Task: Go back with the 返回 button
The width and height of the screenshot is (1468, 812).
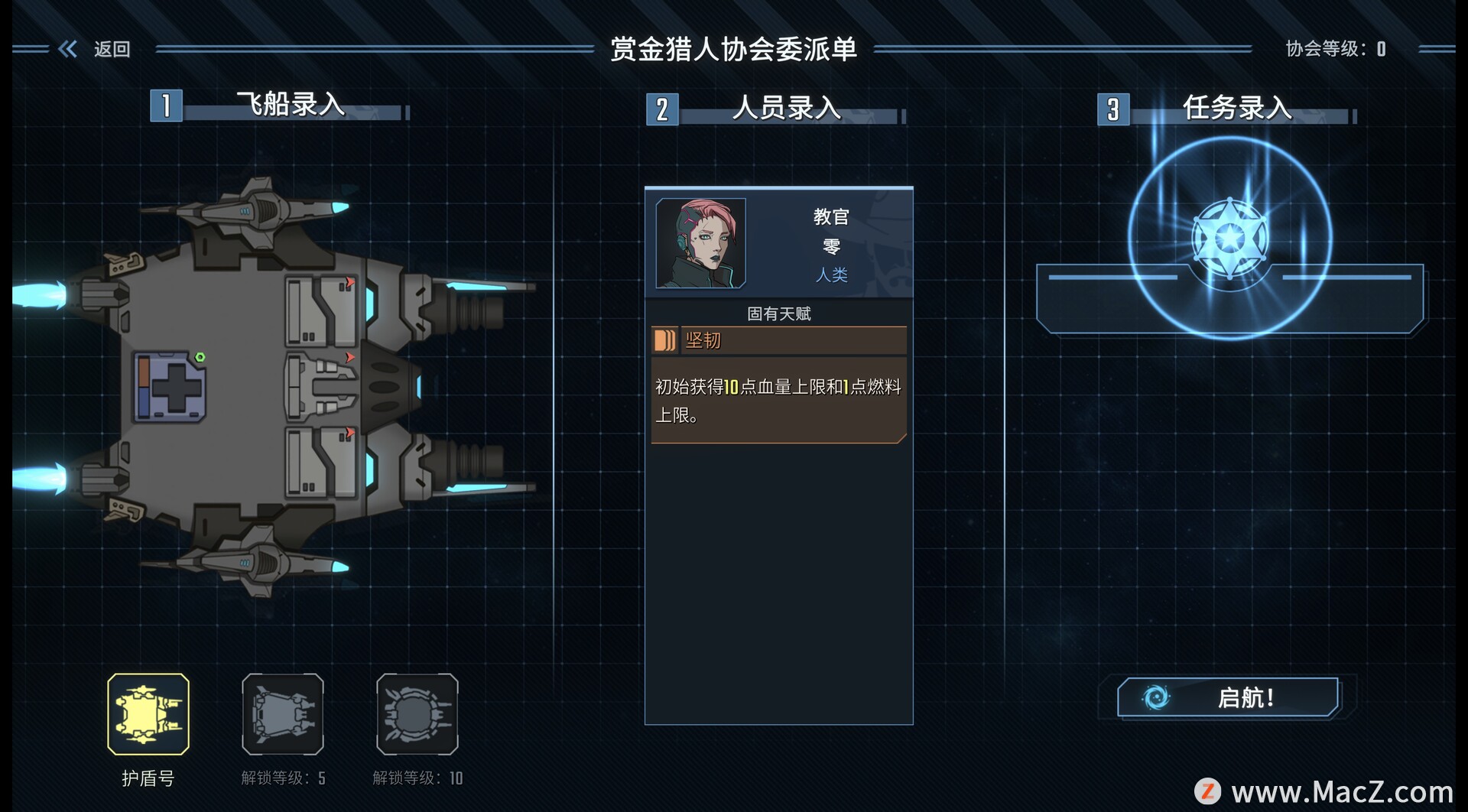Action: [96, 50]
